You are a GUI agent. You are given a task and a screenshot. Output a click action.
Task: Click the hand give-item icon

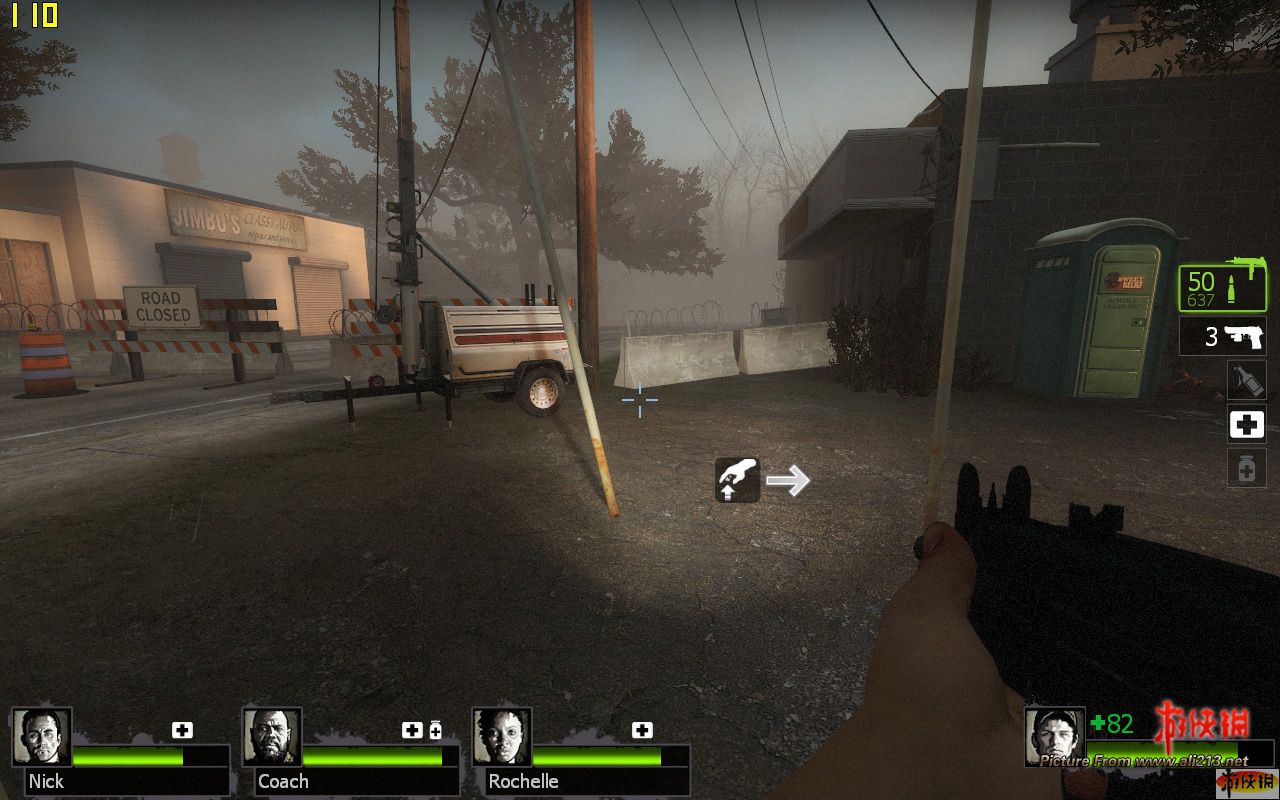(738, 480)
